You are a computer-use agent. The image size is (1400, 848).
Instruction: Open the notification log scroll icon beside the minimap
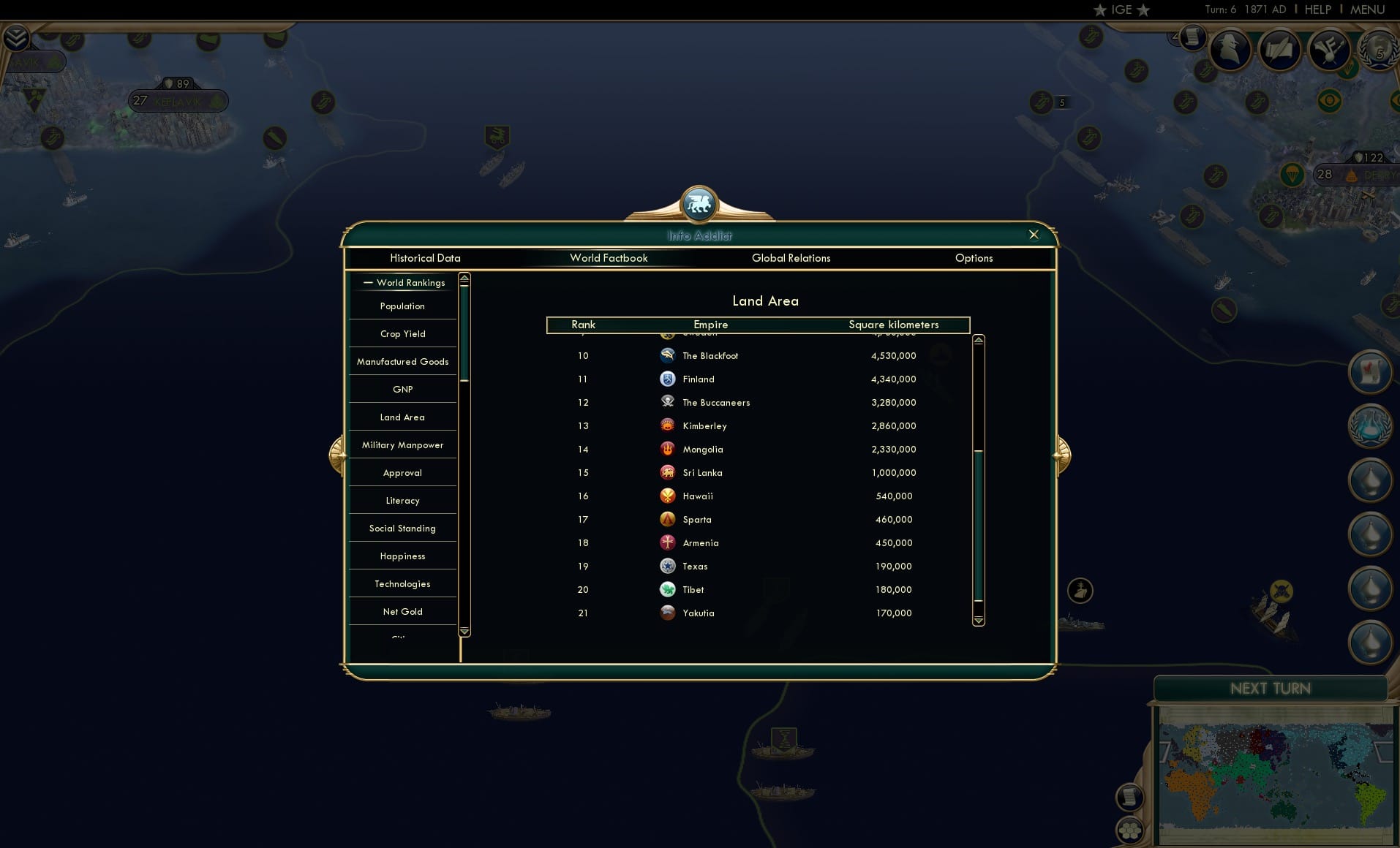pos(1131,797)
